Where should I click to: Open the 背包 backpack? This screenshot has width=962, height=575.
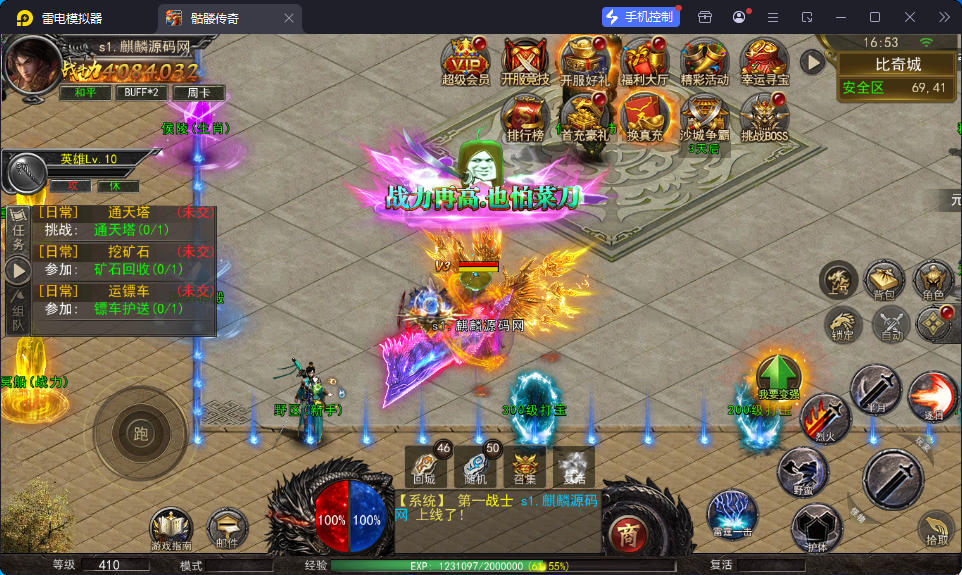[x=884, y=281]
